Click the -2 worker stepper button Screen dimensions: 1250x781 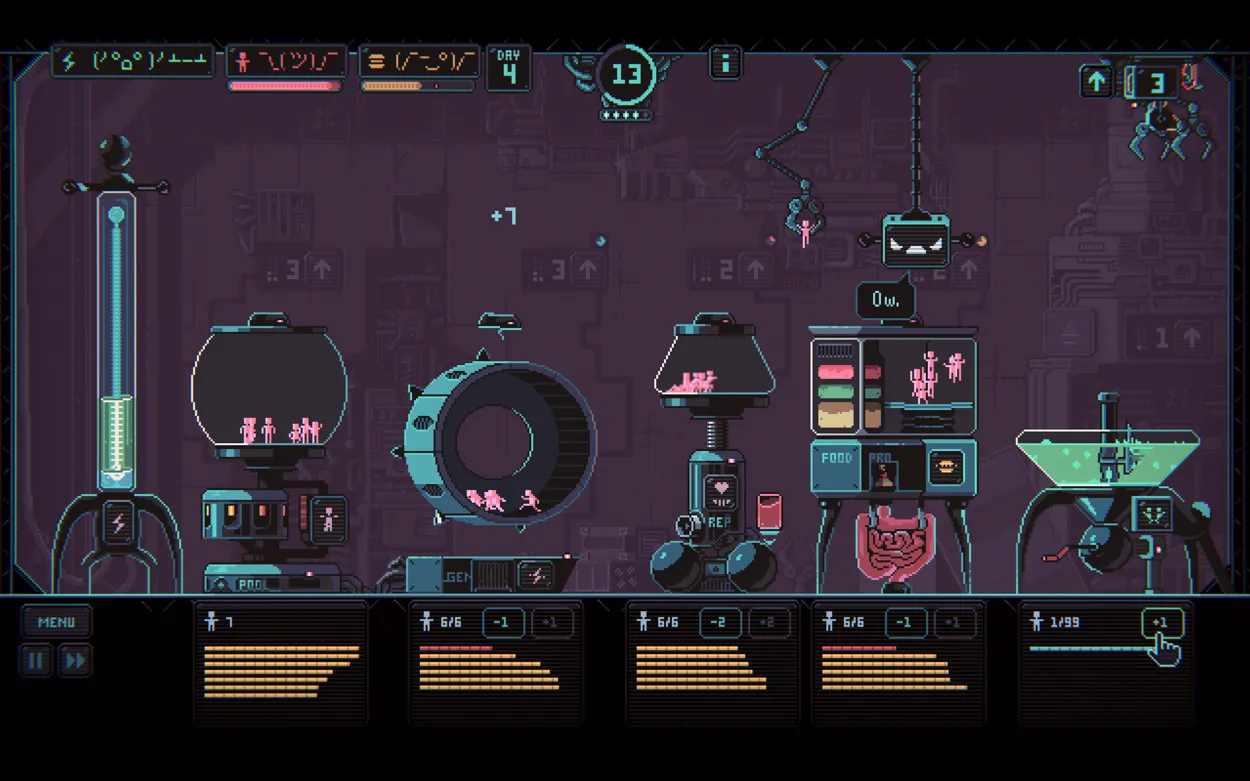(x=719, y=623)
